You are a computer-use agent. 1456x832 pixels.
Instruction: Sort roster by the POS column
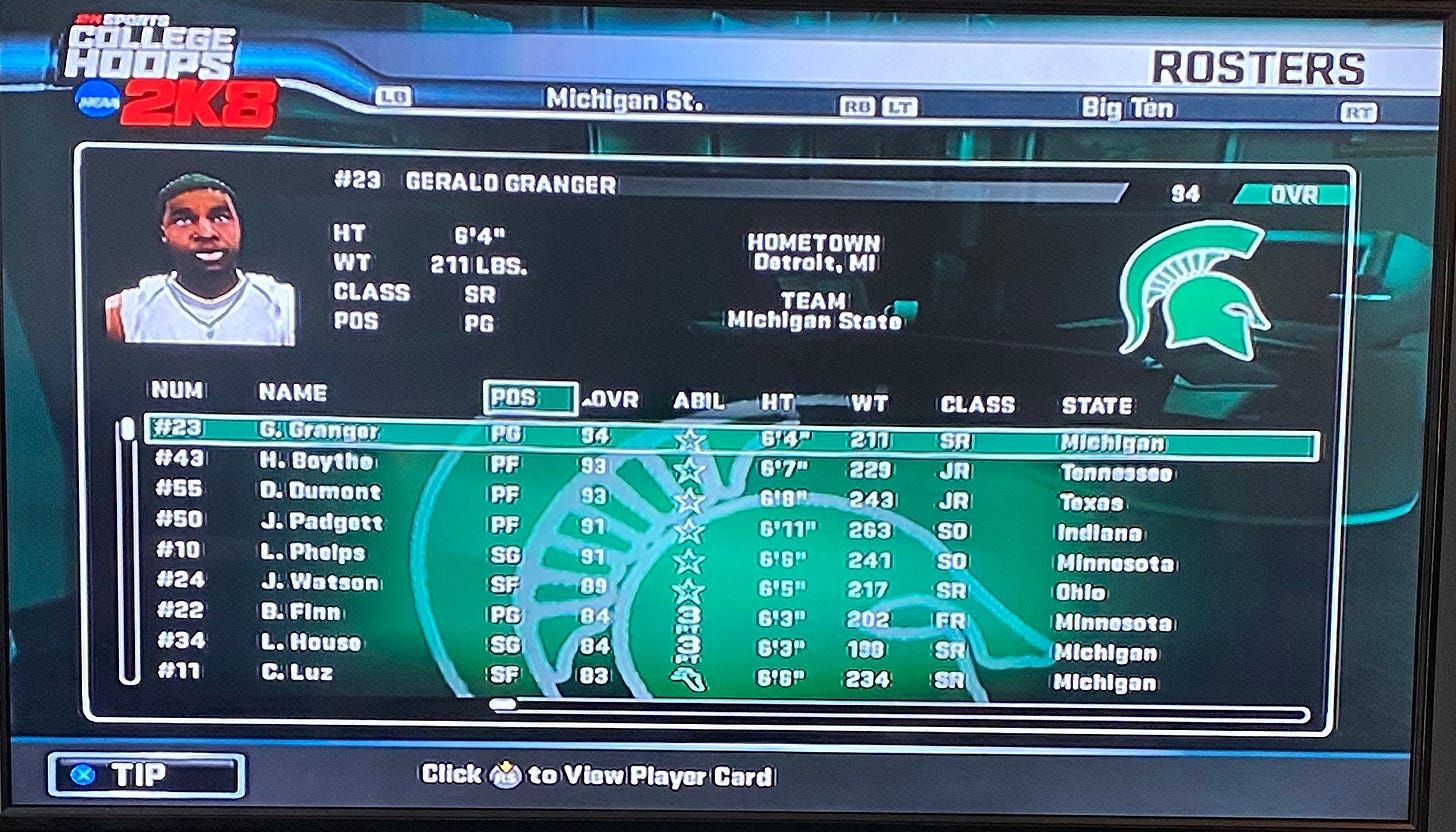[529, 398]
